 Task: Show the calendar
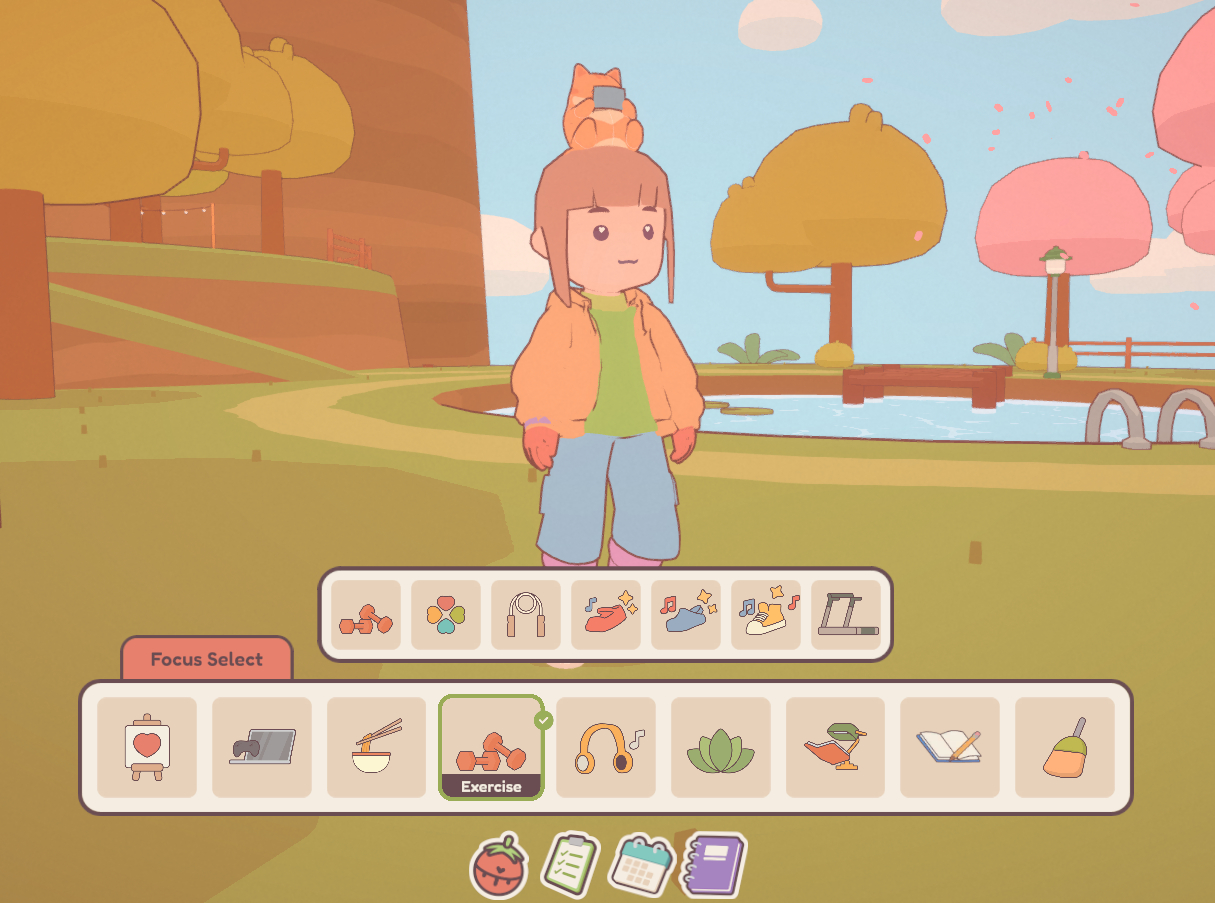(x=643, y=863)
